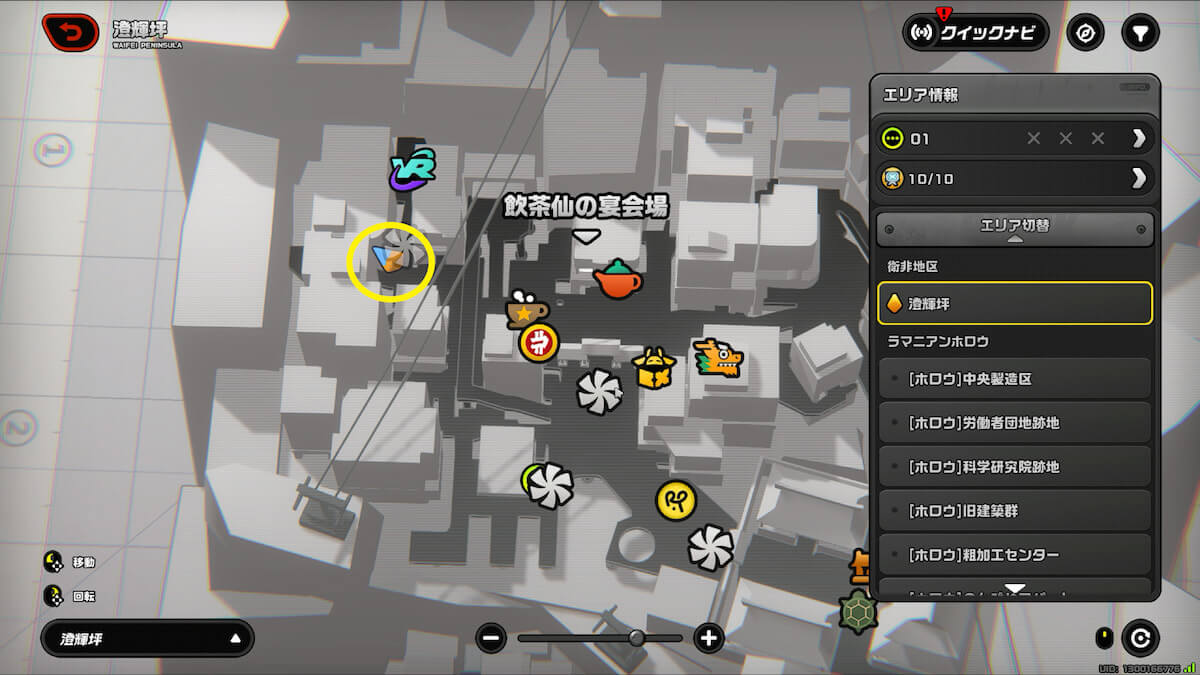This screenshot has height=675, width=1200.
Task: Select [ホロウ]科学研究院跡地 area
Action: 1015,467
